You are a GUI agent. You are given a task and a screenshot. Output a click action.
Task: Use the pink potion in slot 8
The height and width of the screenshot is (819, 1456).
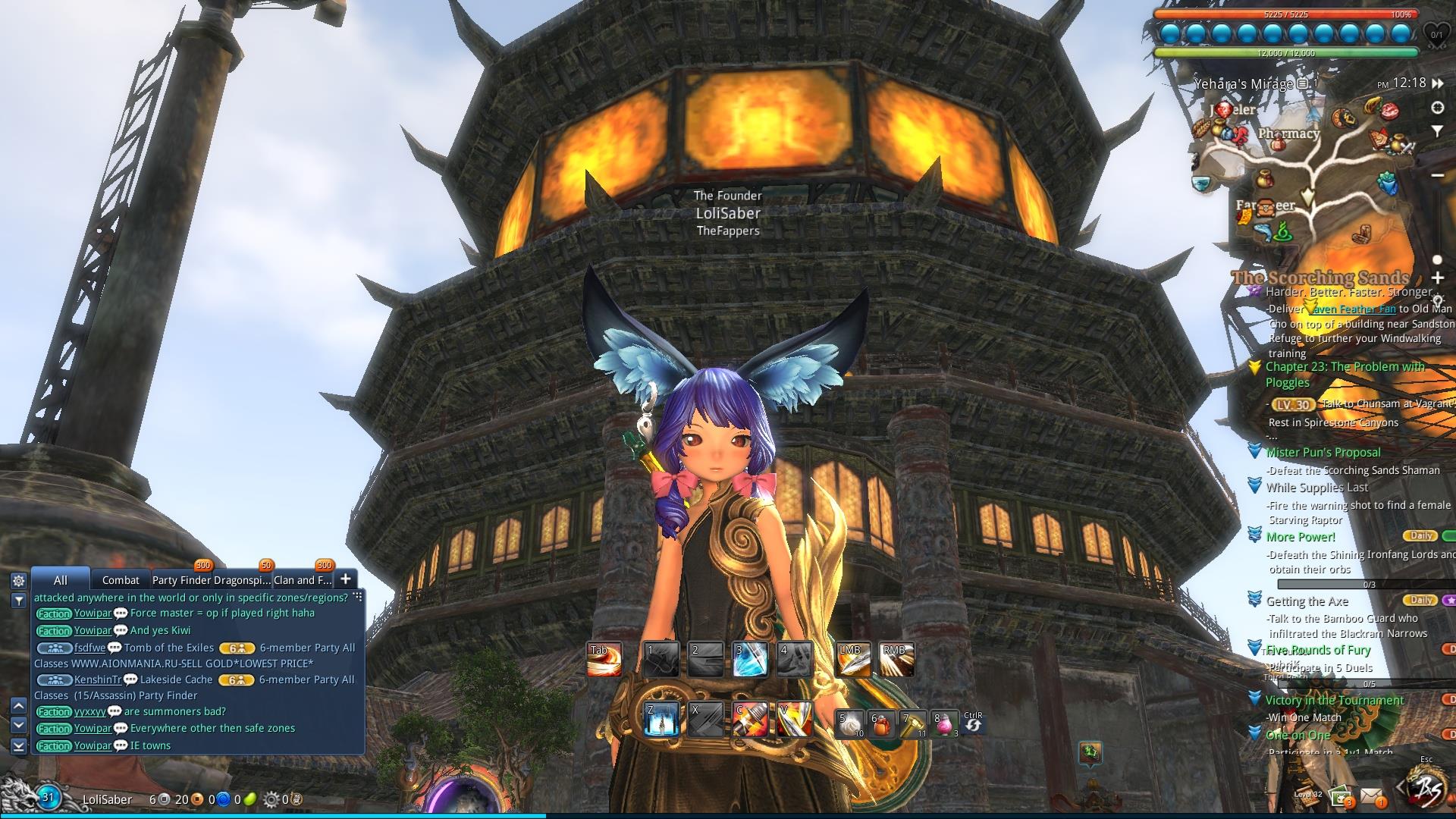click(x=945, y=724)
